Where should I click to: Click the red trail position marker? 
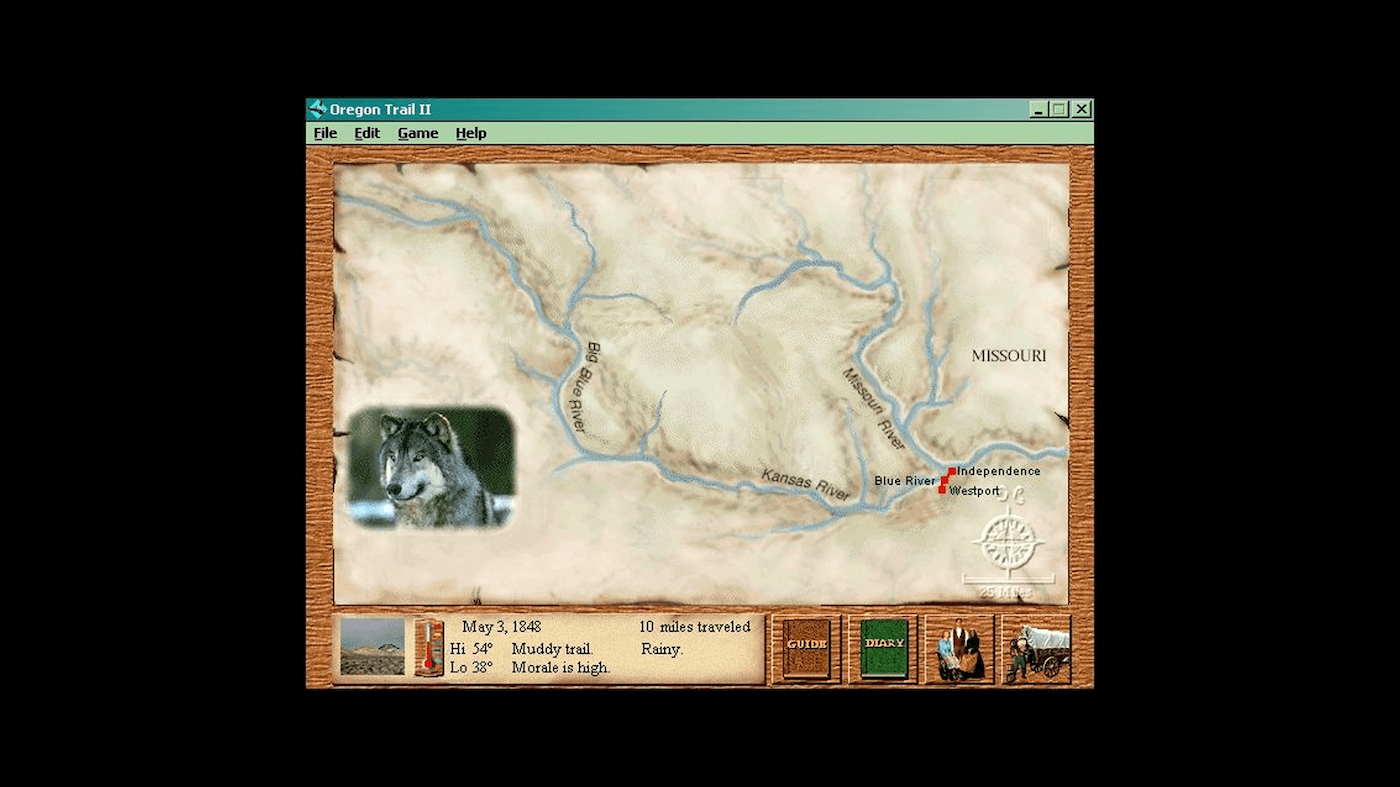945,481
